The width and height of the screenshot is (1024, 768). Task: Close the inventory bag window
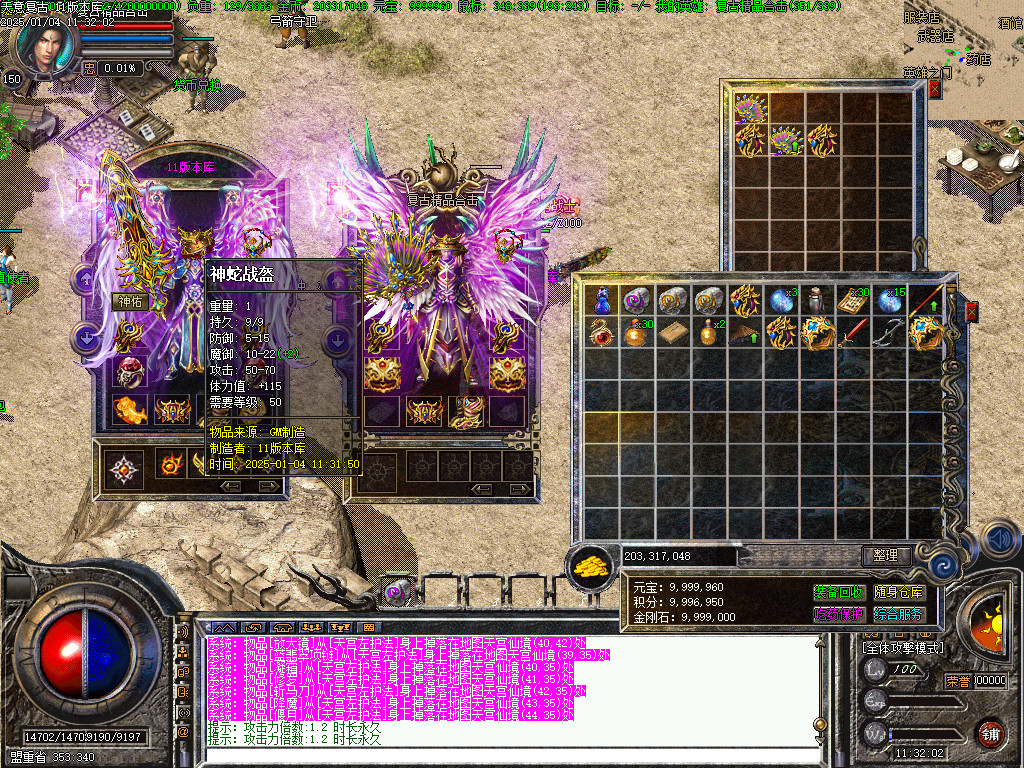point(971,312)
